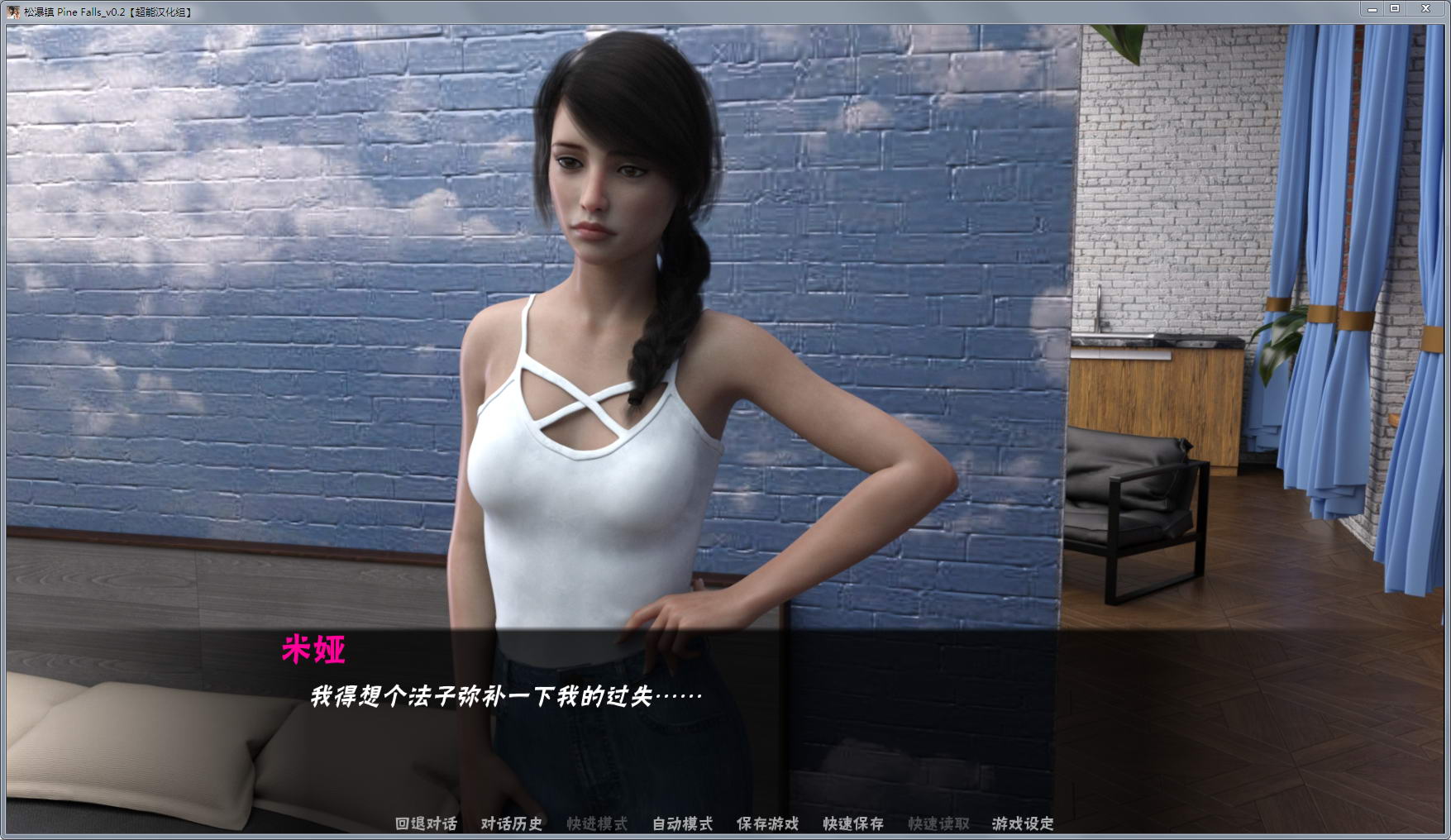1451x840 pixels.
Task: Minimize the Pine Falls game window
Action: 1372,8
